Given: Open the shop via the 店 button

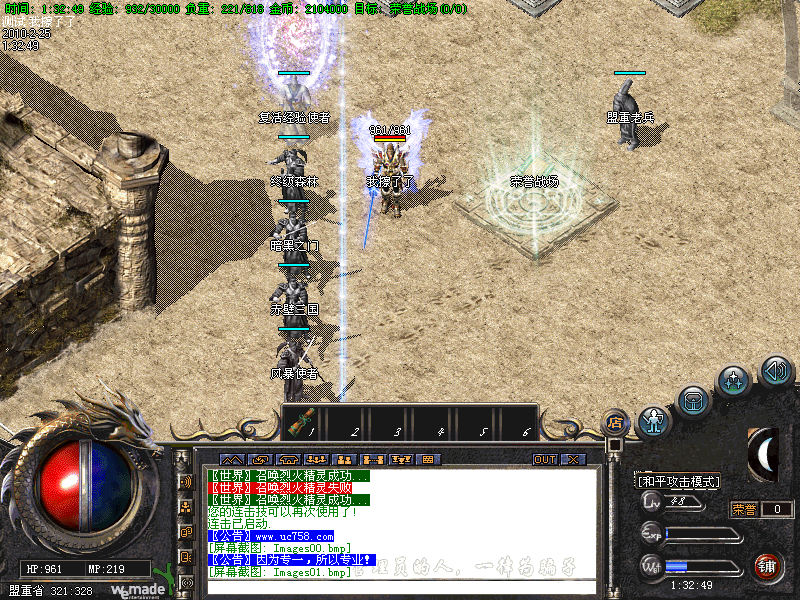Looking at the screenshot, I should tap(616, 422).
